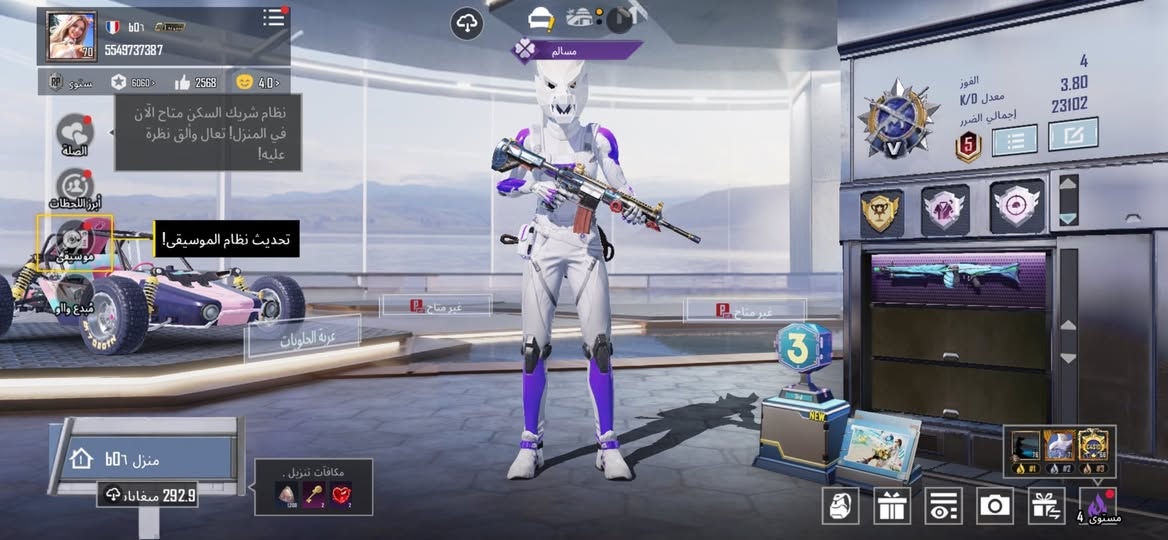Open the list menu beside the player name

click(274, 18)
